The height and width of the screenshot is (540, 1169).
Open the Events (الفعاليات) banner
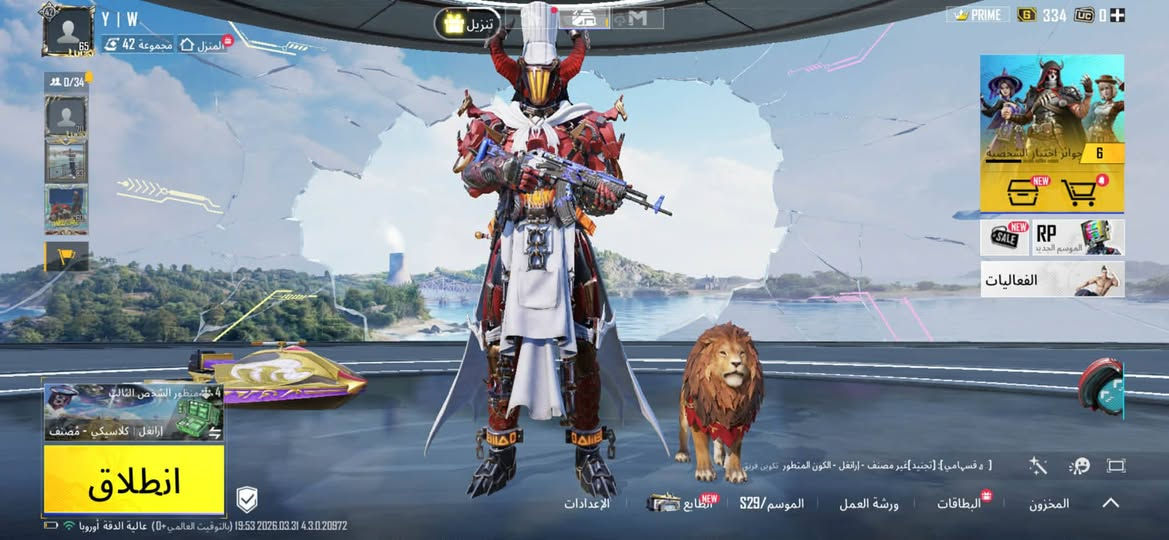click(x=1052, y=280)
